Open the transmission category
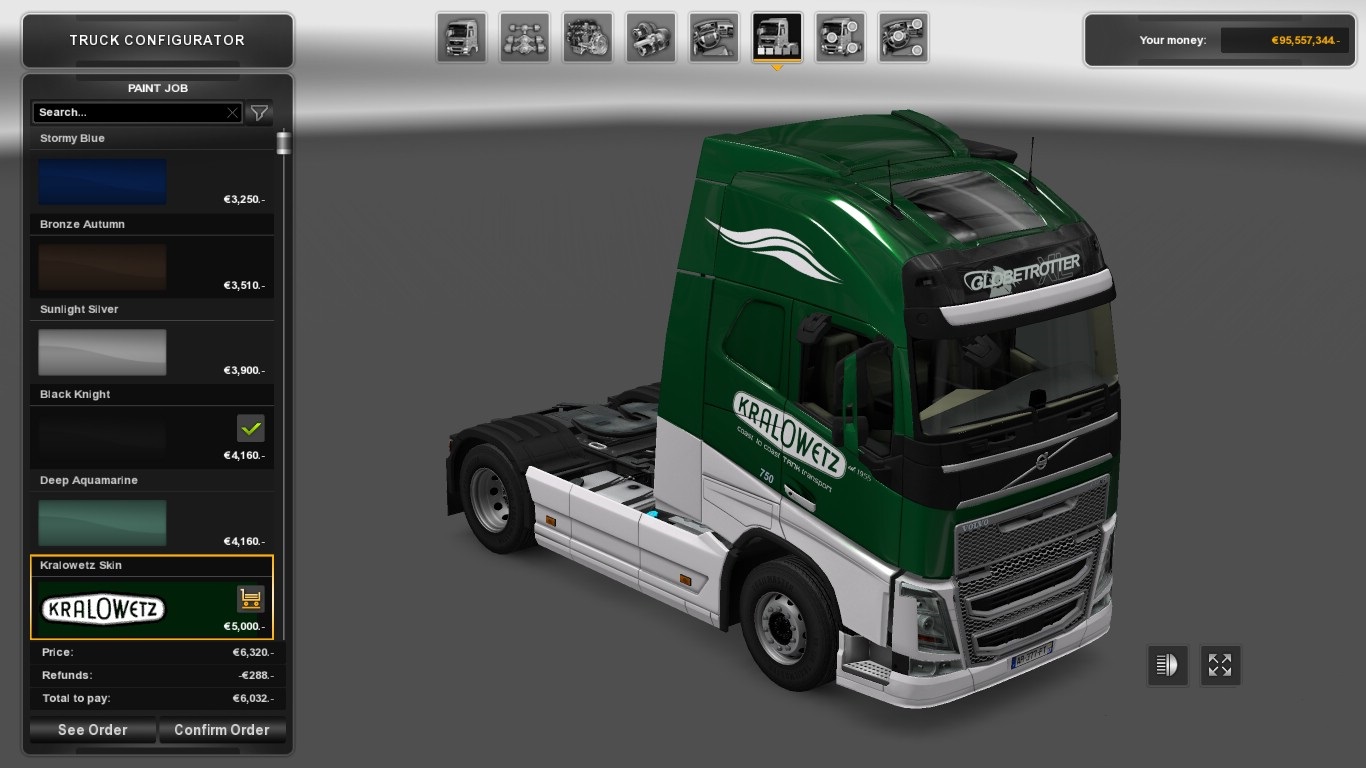Screen dimensions: 1366x768 tap(651, 38)
